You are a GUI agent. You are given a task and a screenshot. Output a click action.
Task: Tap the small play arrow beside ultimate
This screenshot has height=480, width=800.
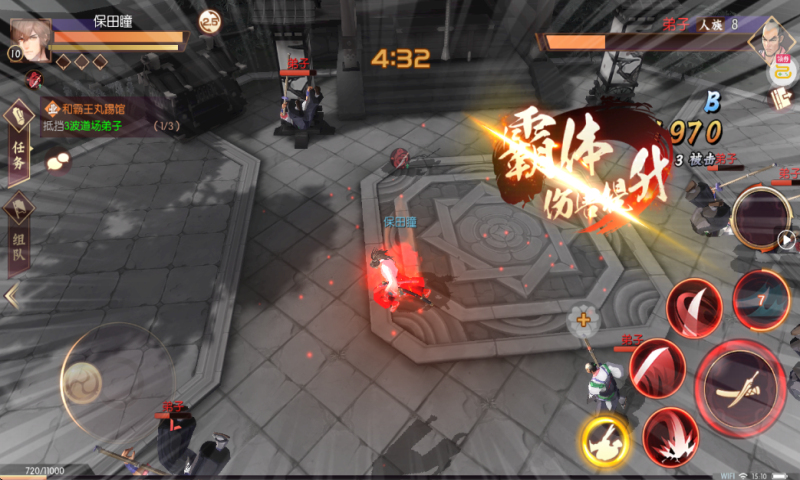787,240
